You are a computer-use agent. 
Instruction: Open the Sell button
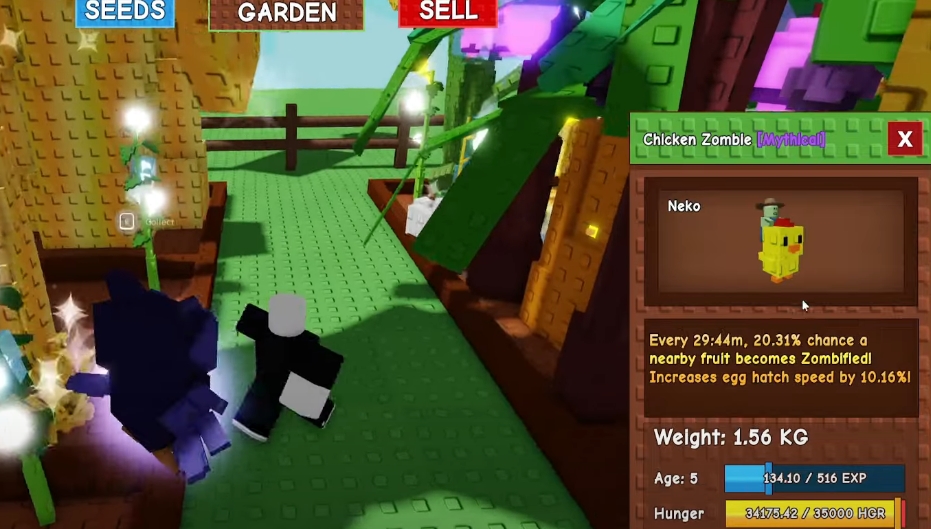click(x=447, y=12)
